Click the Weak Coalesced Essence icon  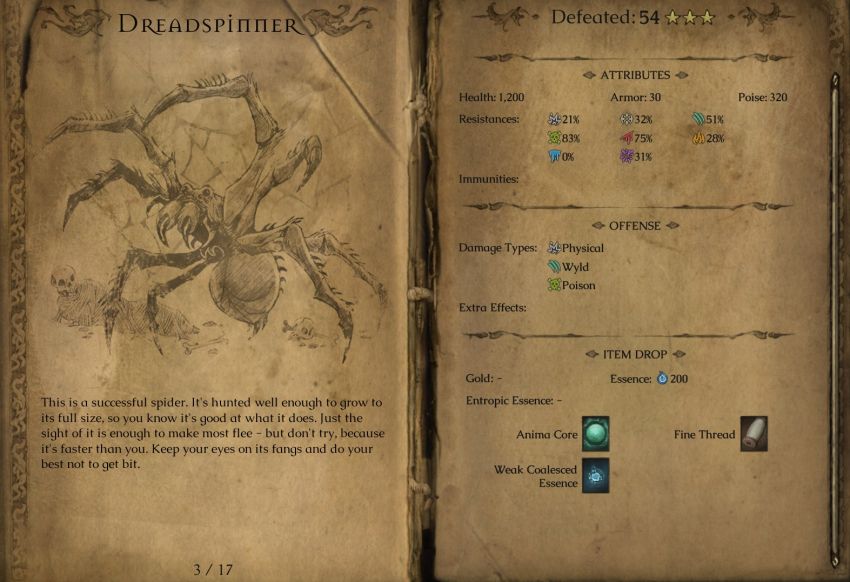(595, 476)
